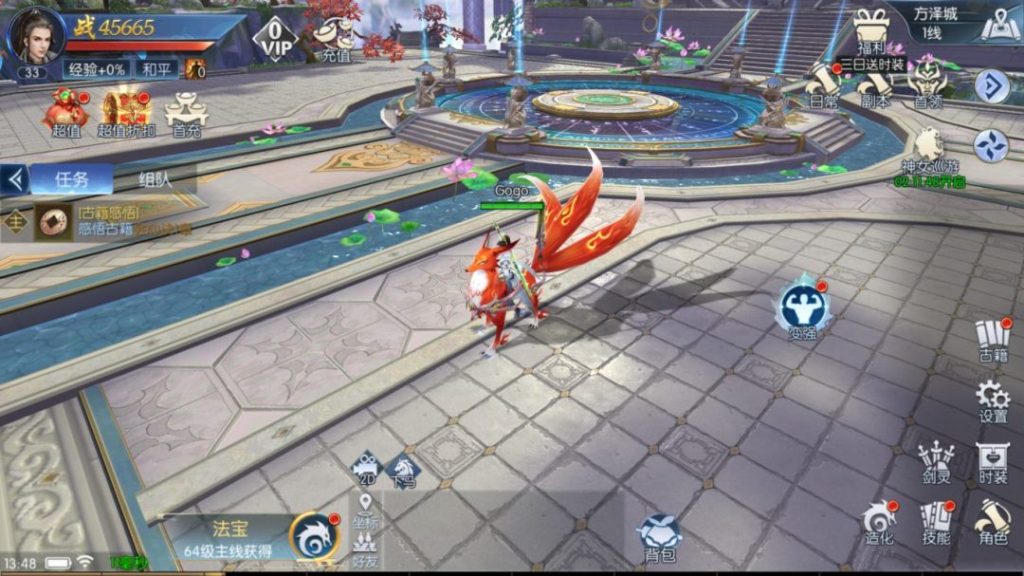The height and width of the screenshot is (576, 1024).
Task: Switch to the 任务 quest tab
Action: point(72,180)
